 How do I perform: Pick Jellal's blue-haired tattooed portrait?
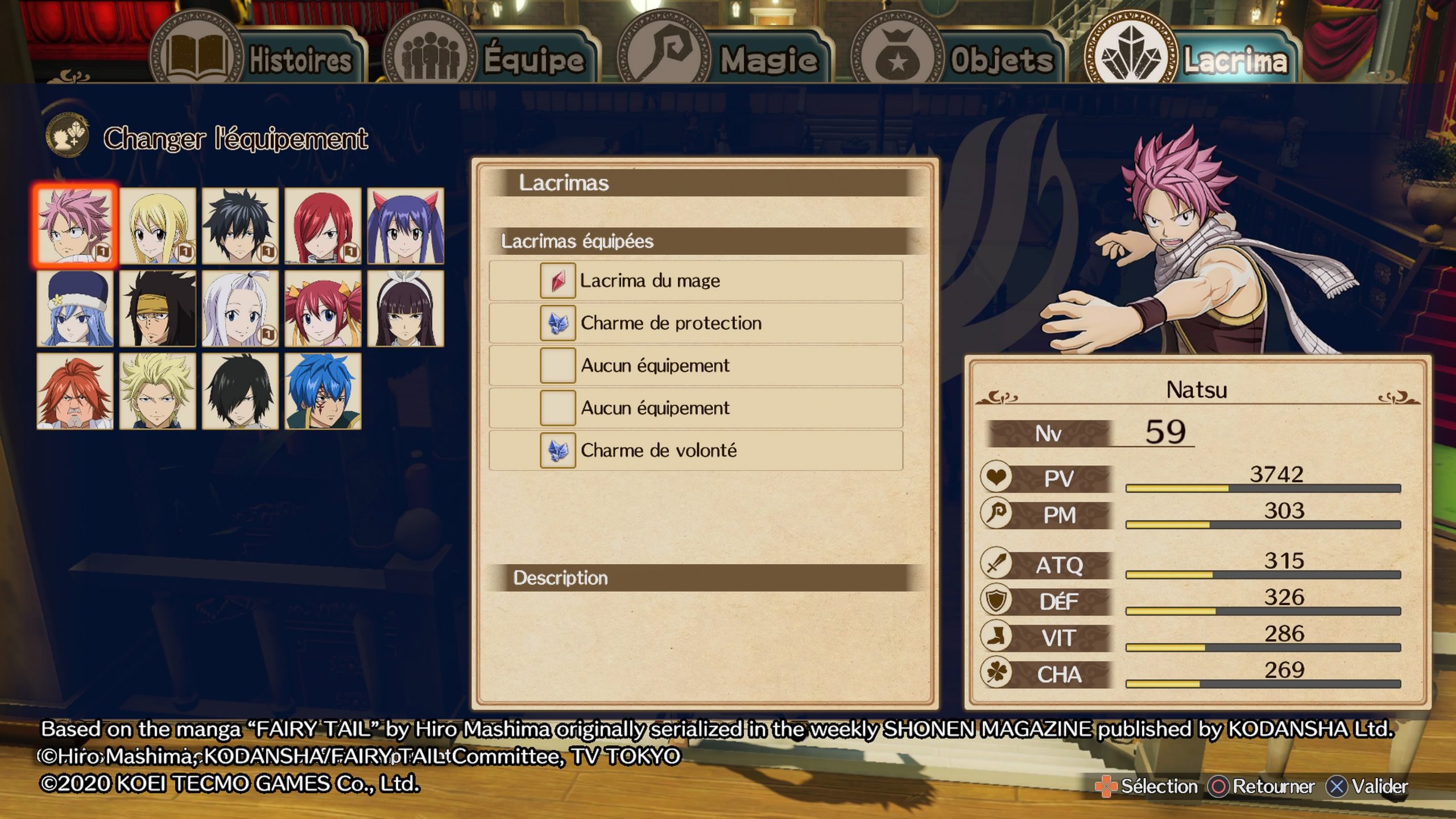(322, 391)
